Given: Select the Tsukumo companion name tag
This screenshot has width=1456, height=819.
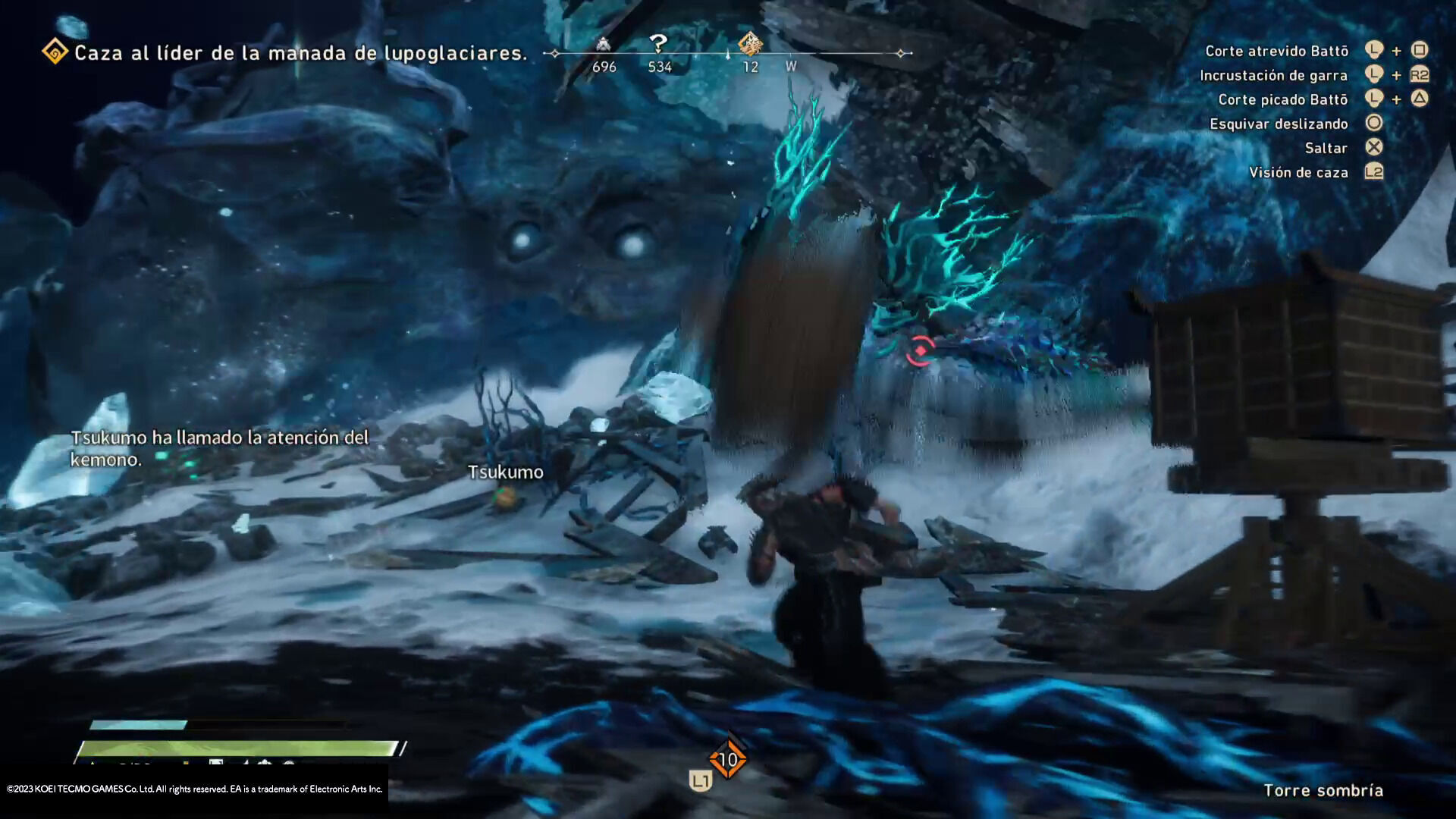Looking at the screenshot, I should point(505,472).
